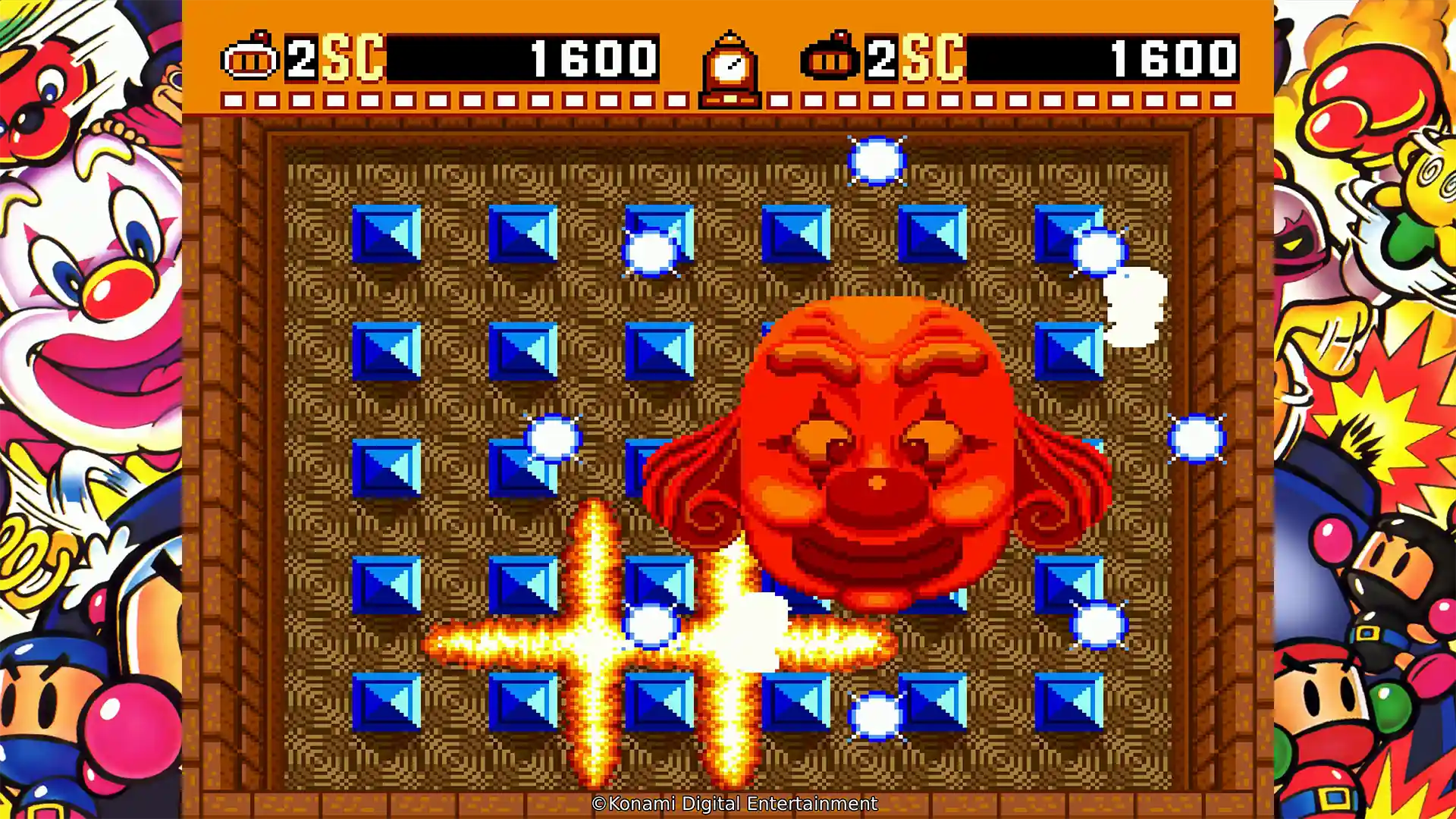Expand the blue block in the top-left grid corner

click(388, 234)
